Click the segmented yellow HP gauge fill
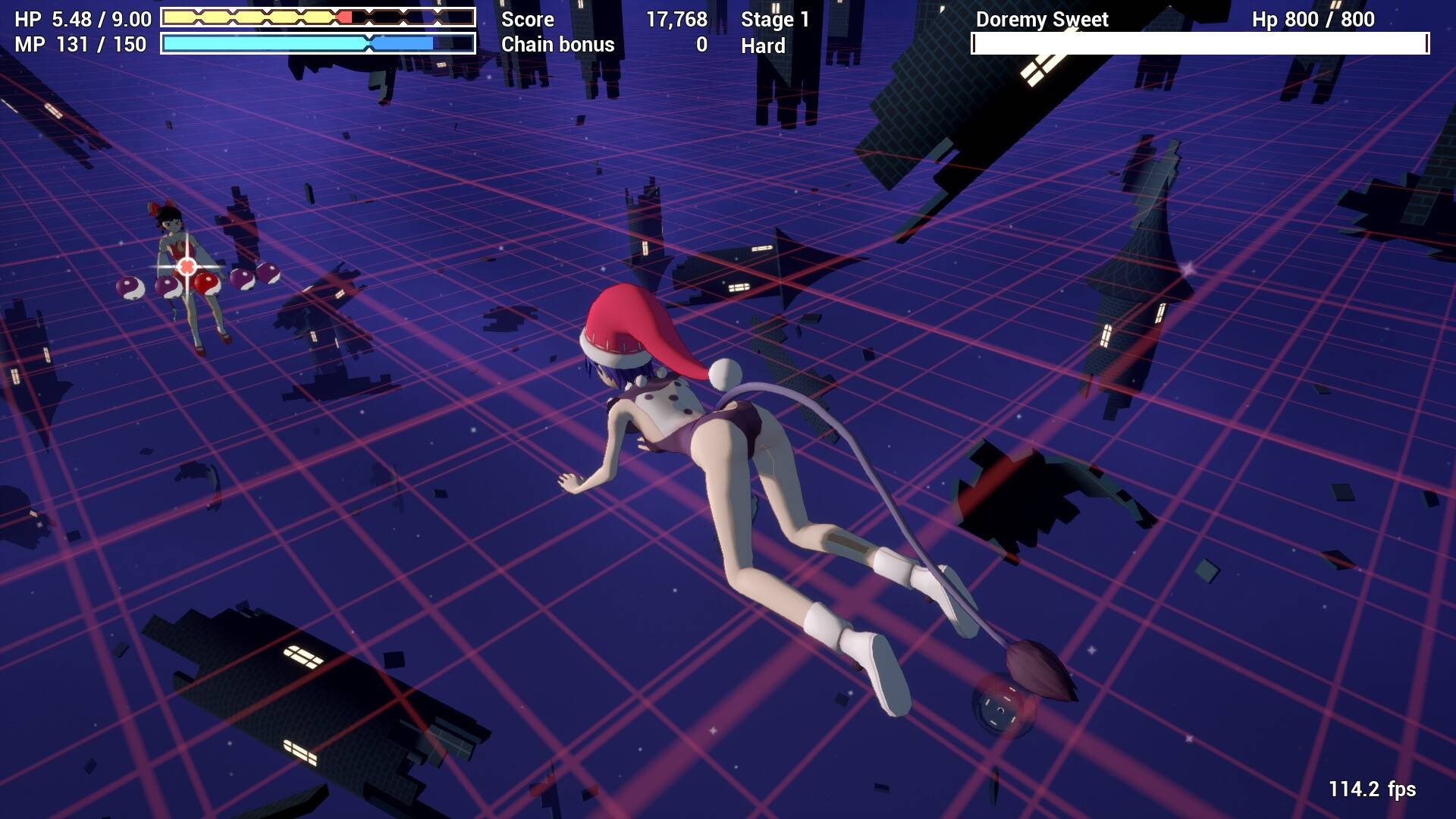 [250, 15]
